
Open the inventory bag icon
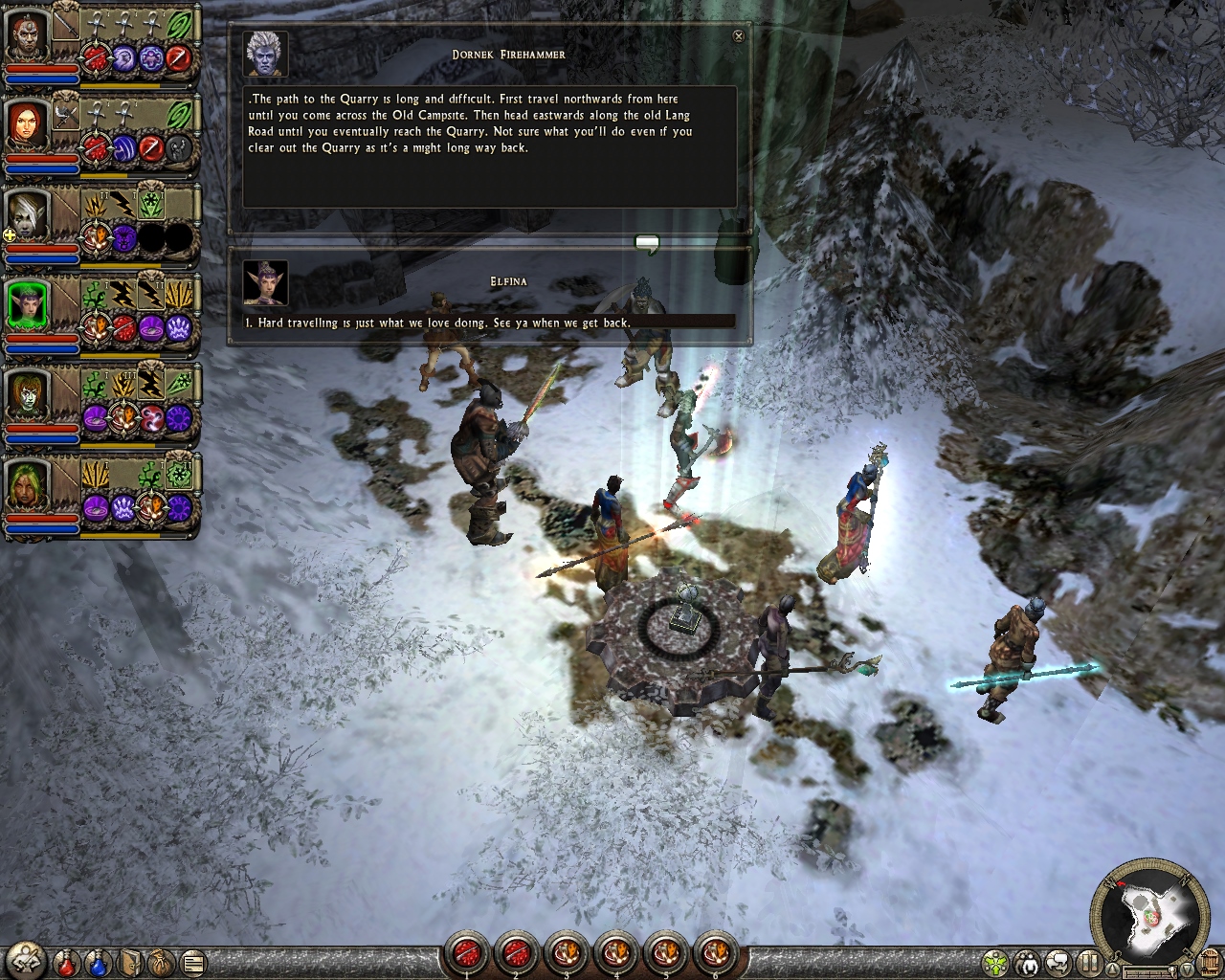pos(161,961)
